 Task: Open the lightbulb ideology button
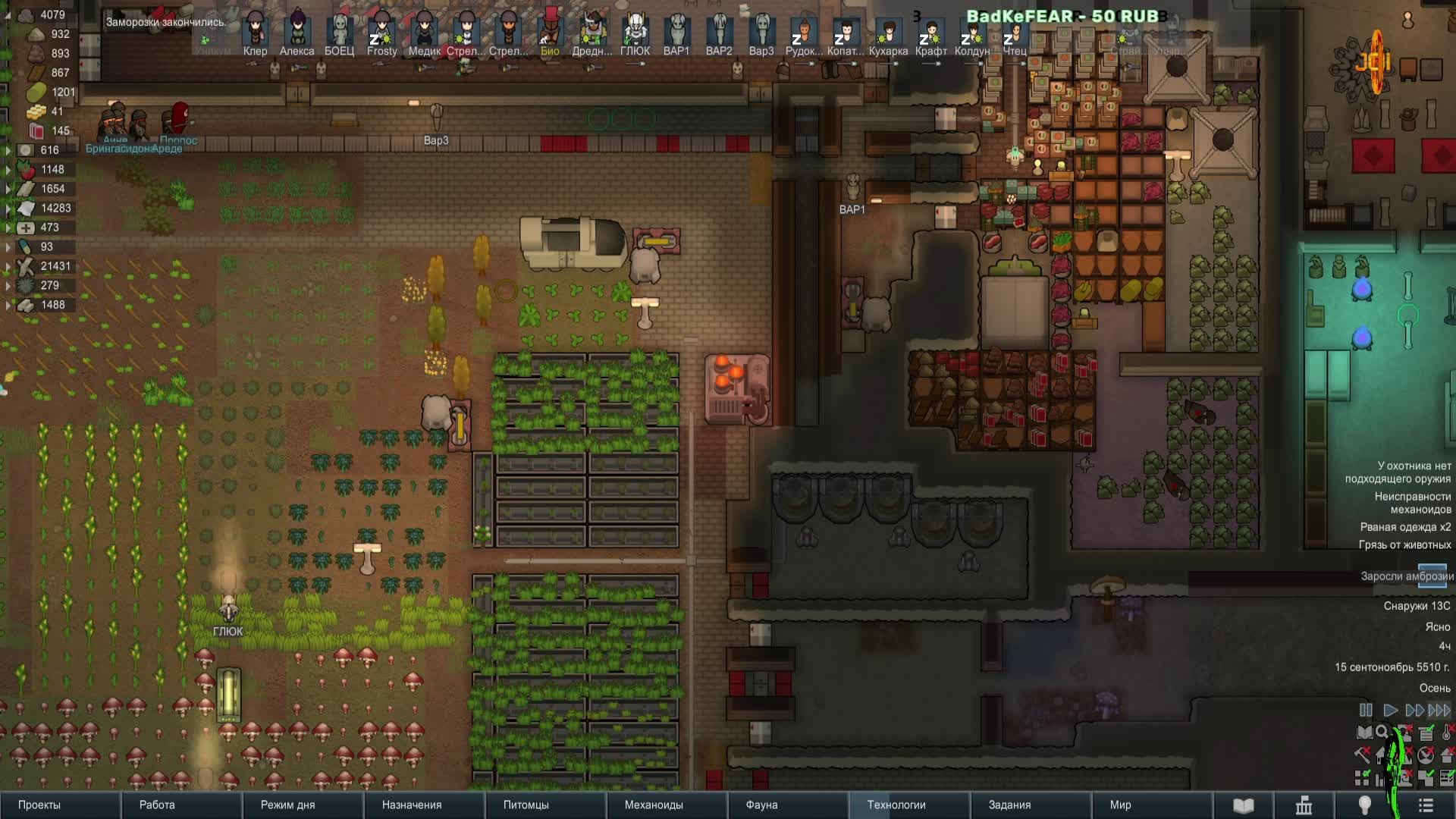point(1364,805)
